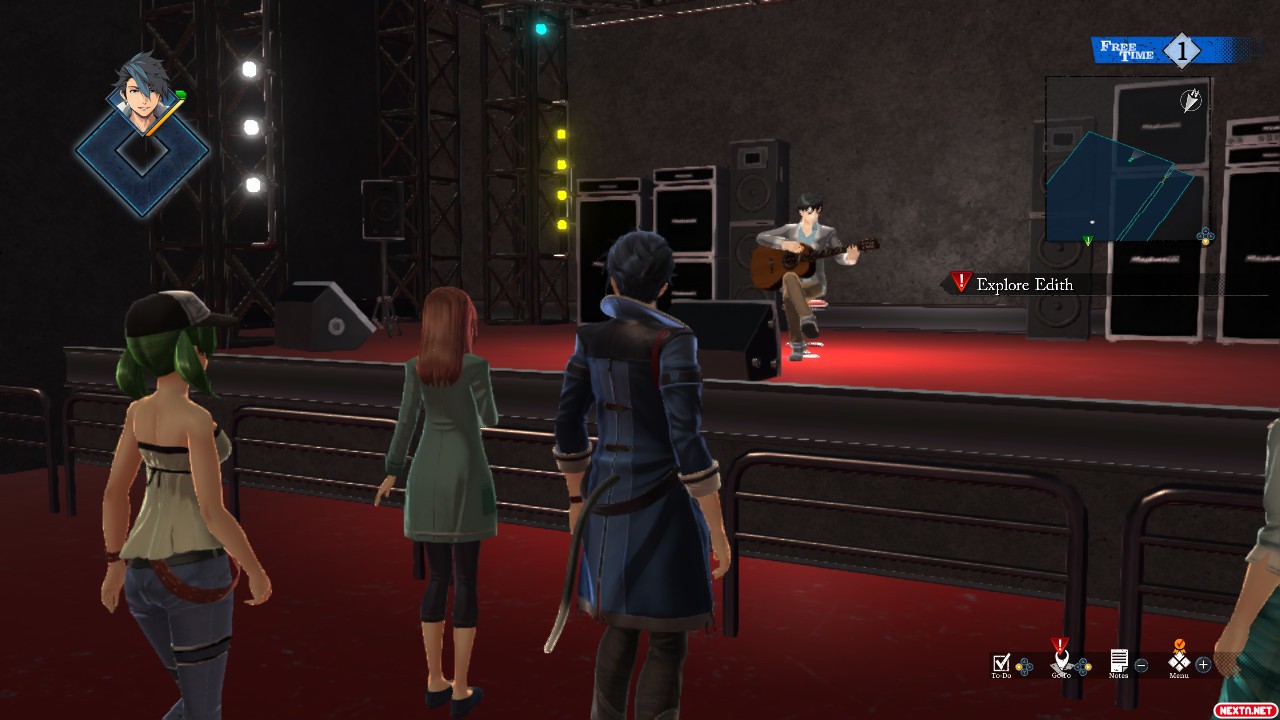
Task: Open the Menu diamond icon
Action: [x=1179, y=661]
